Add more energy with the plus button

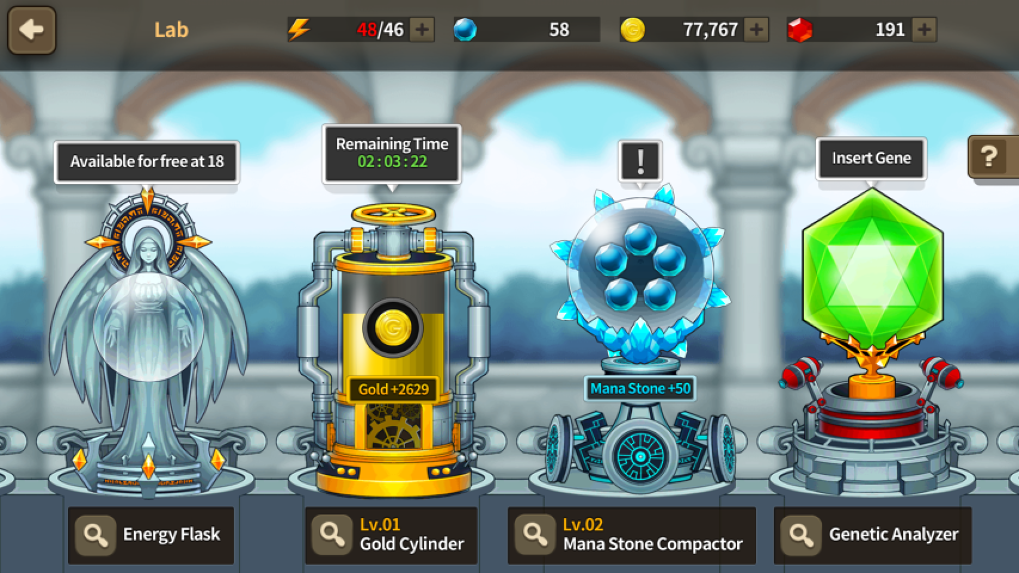422,30
